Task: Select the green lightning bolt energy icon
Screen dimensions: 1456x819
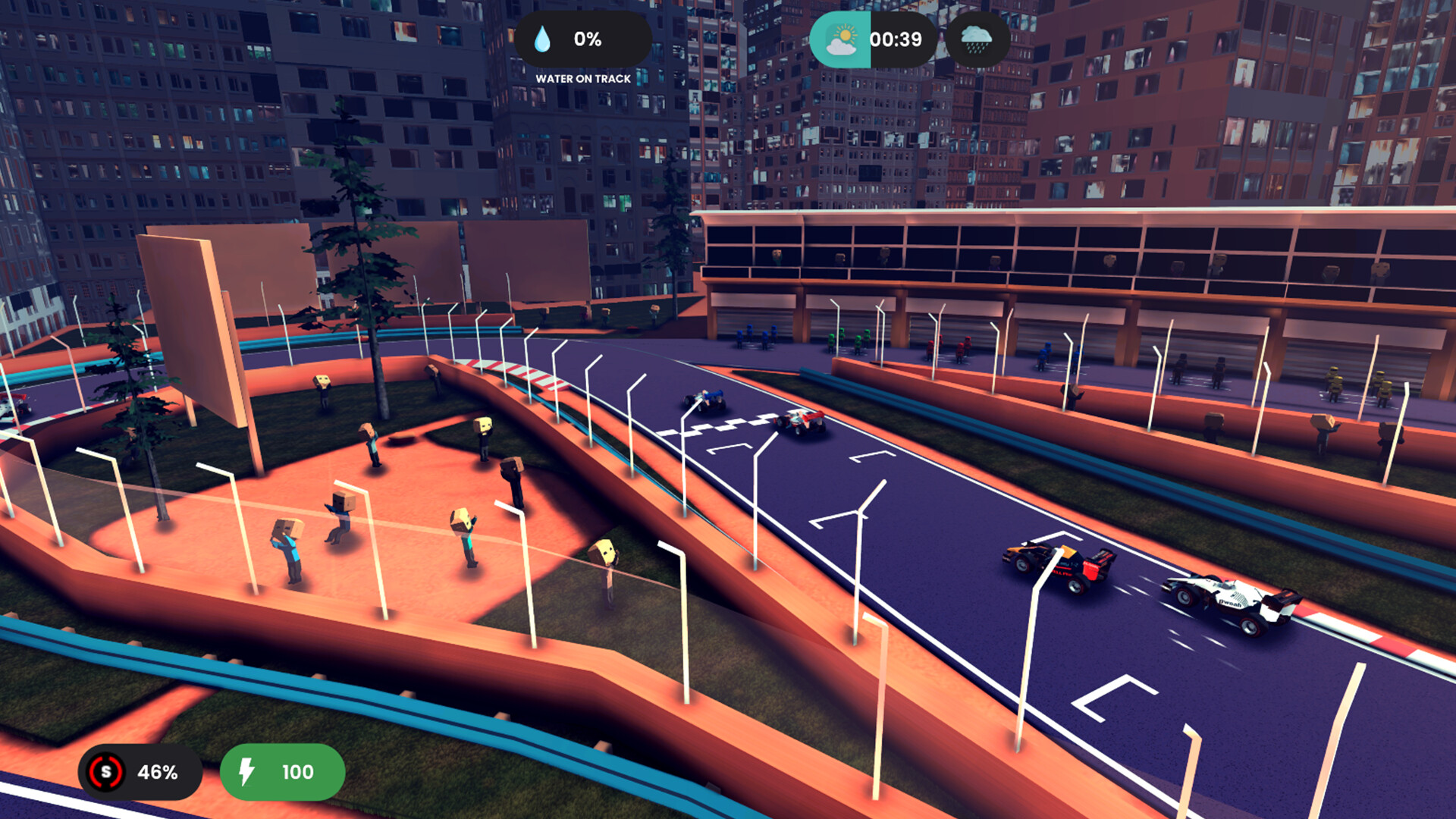Action: tap(246, 773)
